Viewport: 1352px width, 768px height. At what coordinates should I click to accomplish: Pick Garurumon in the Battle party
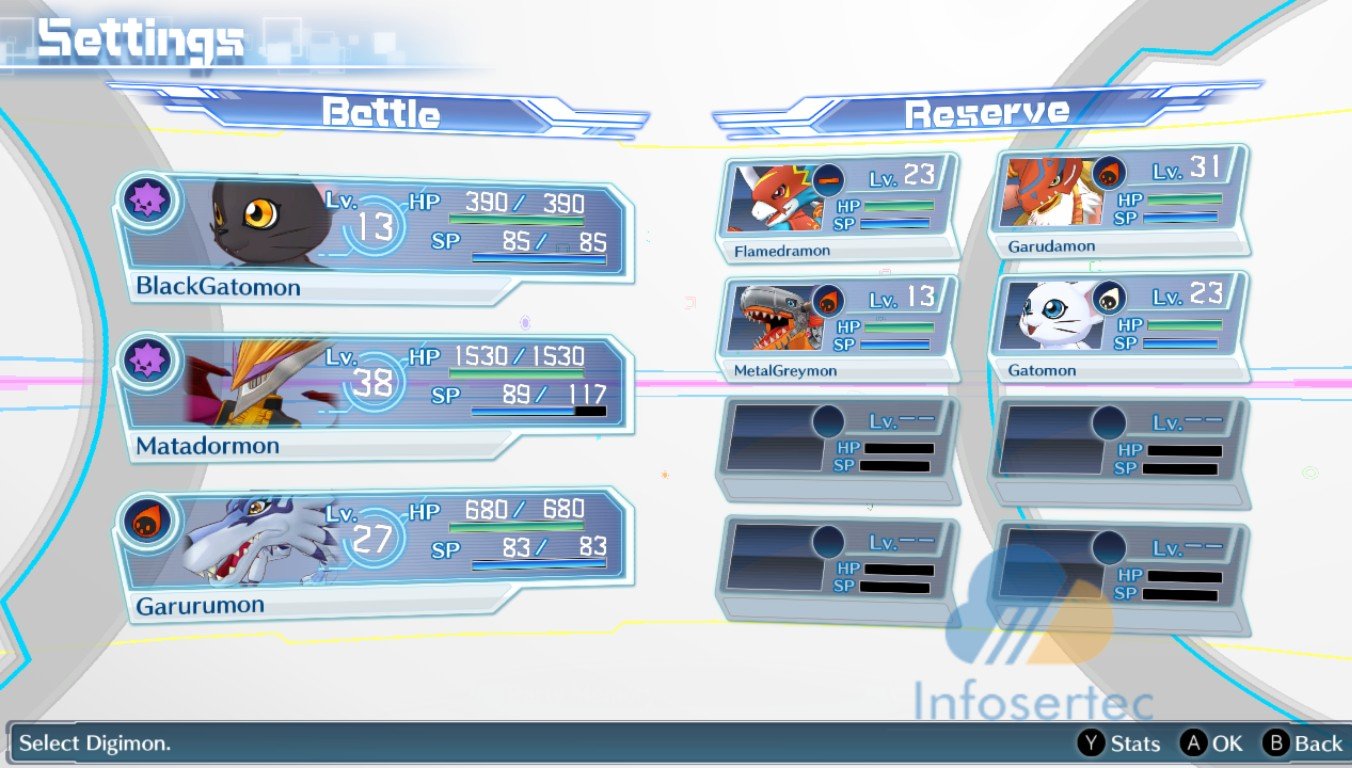pyautogui.click(x=372, y=553)
